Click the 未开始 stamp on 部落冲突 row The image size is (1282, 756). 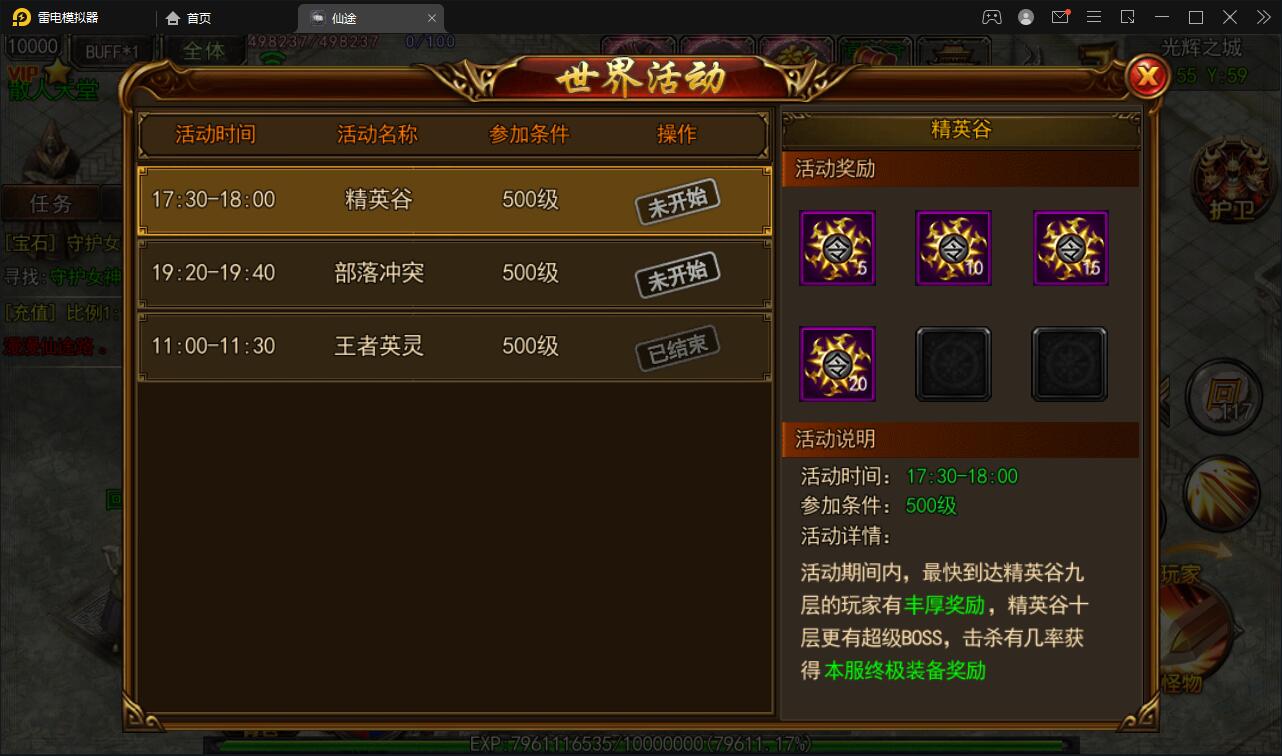[678, 273]
